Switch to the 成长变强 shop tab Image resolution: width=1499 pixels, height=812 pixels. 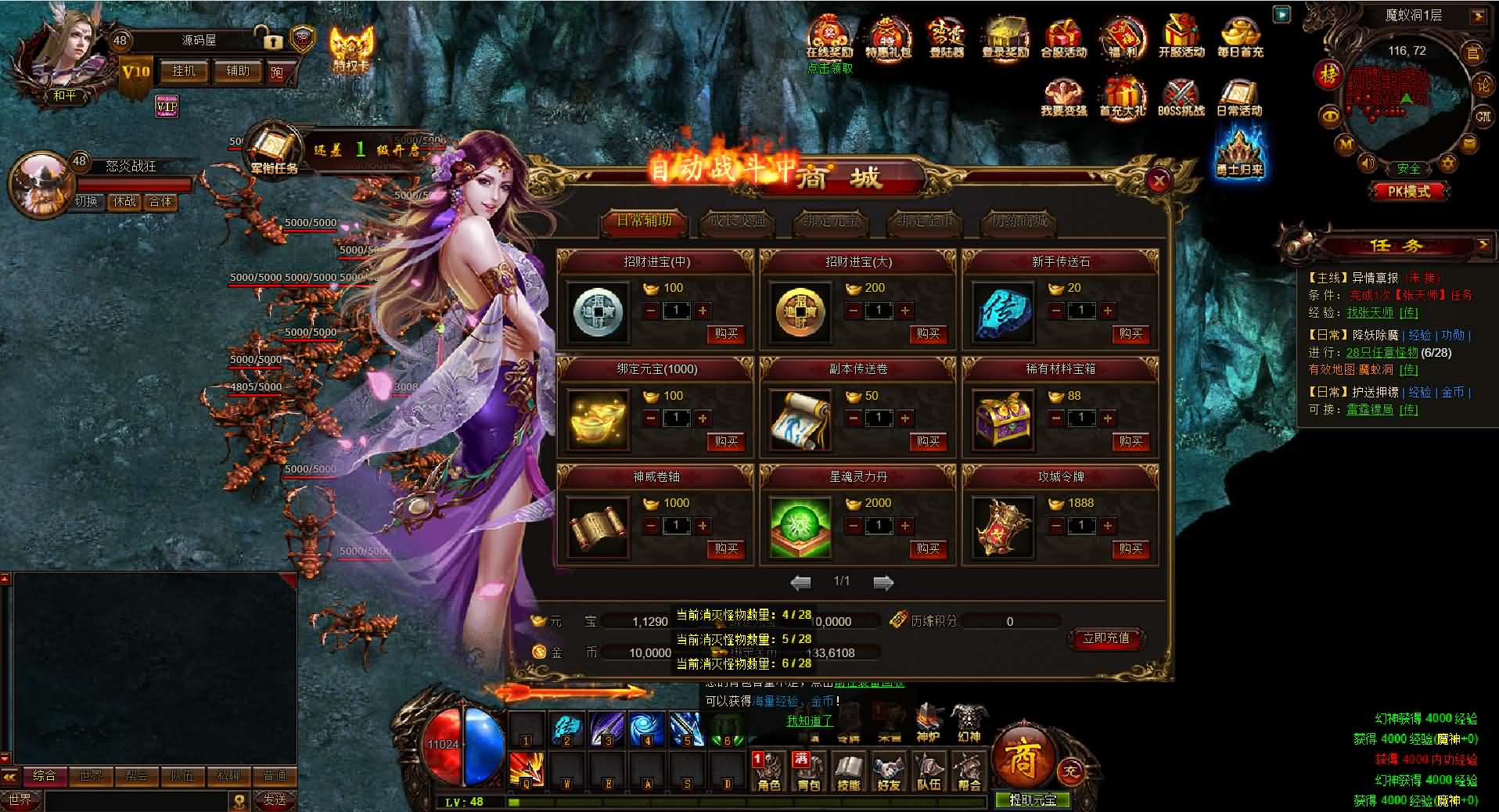(x=737, y=221)
